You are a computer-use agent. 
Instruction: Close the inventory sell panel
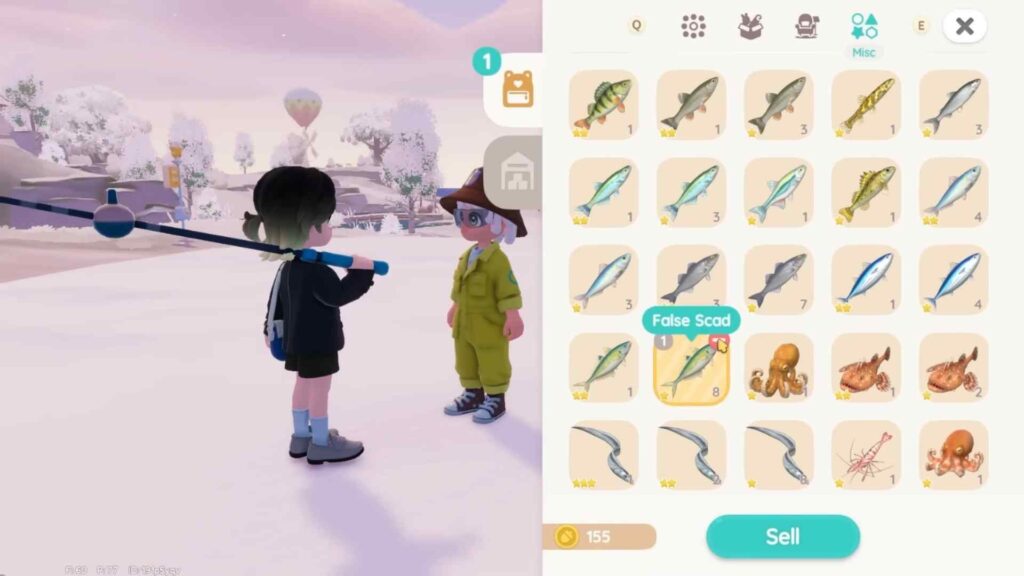pyautogui.click(x=964, y=27)
